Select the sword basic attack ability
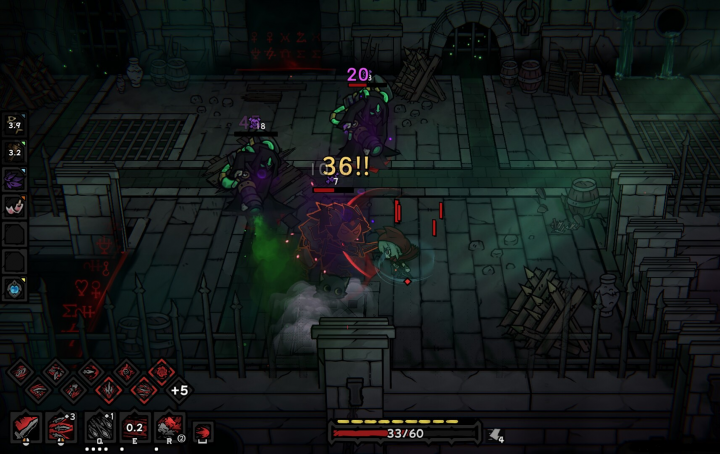The image size is (720, 454). click(x=27, y=427)
